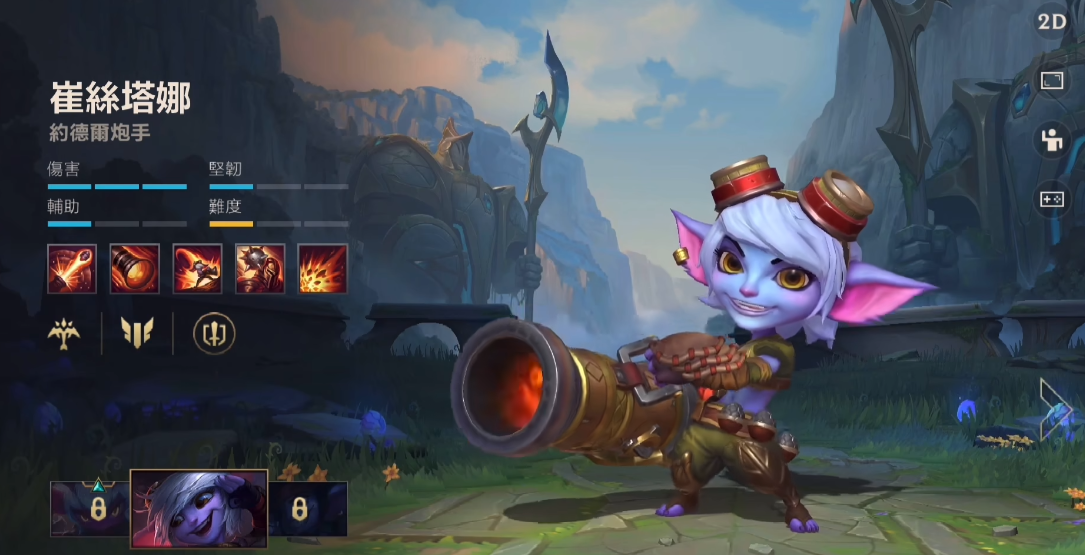
Task: Open the spiked bomb ability icon
Action: 260,269
